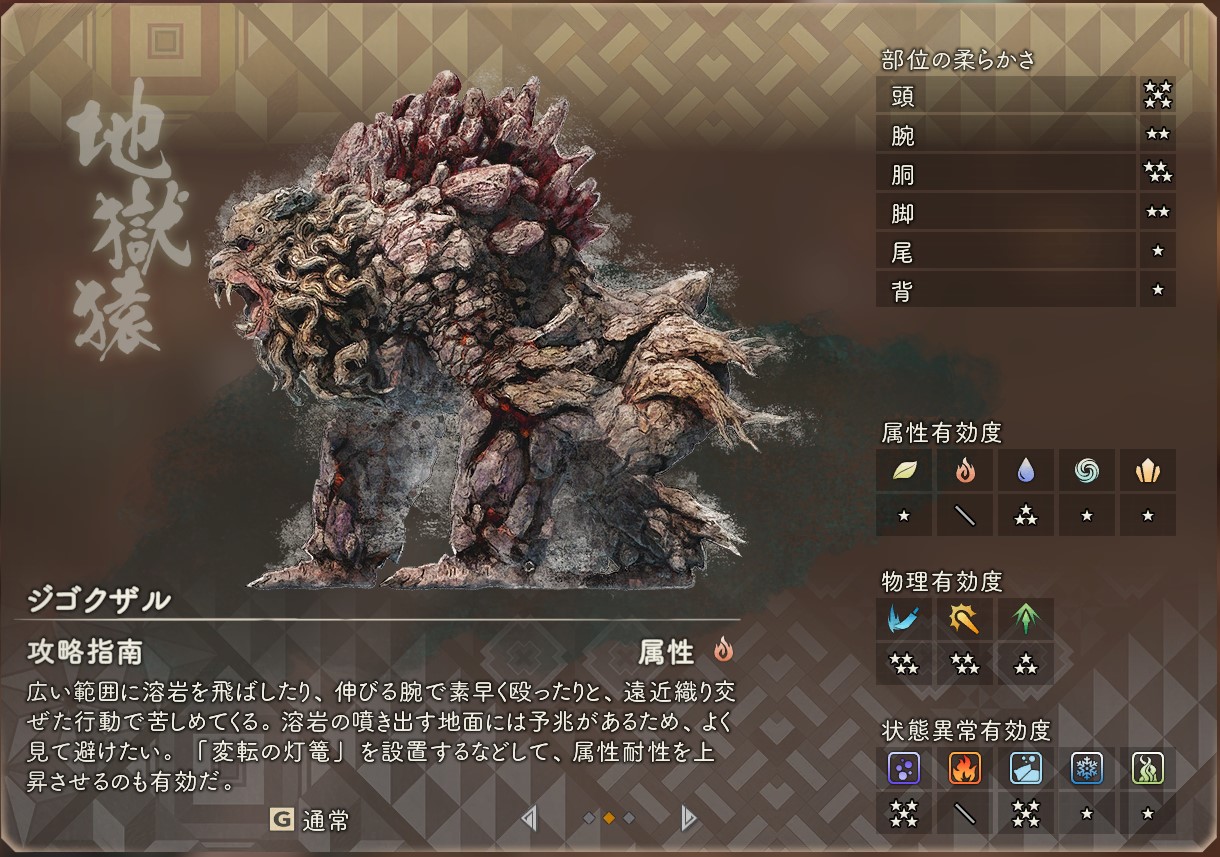This screenshot has height=857, width=1220.
Task: Choose the 胴 body part row
Action: 1006,174
